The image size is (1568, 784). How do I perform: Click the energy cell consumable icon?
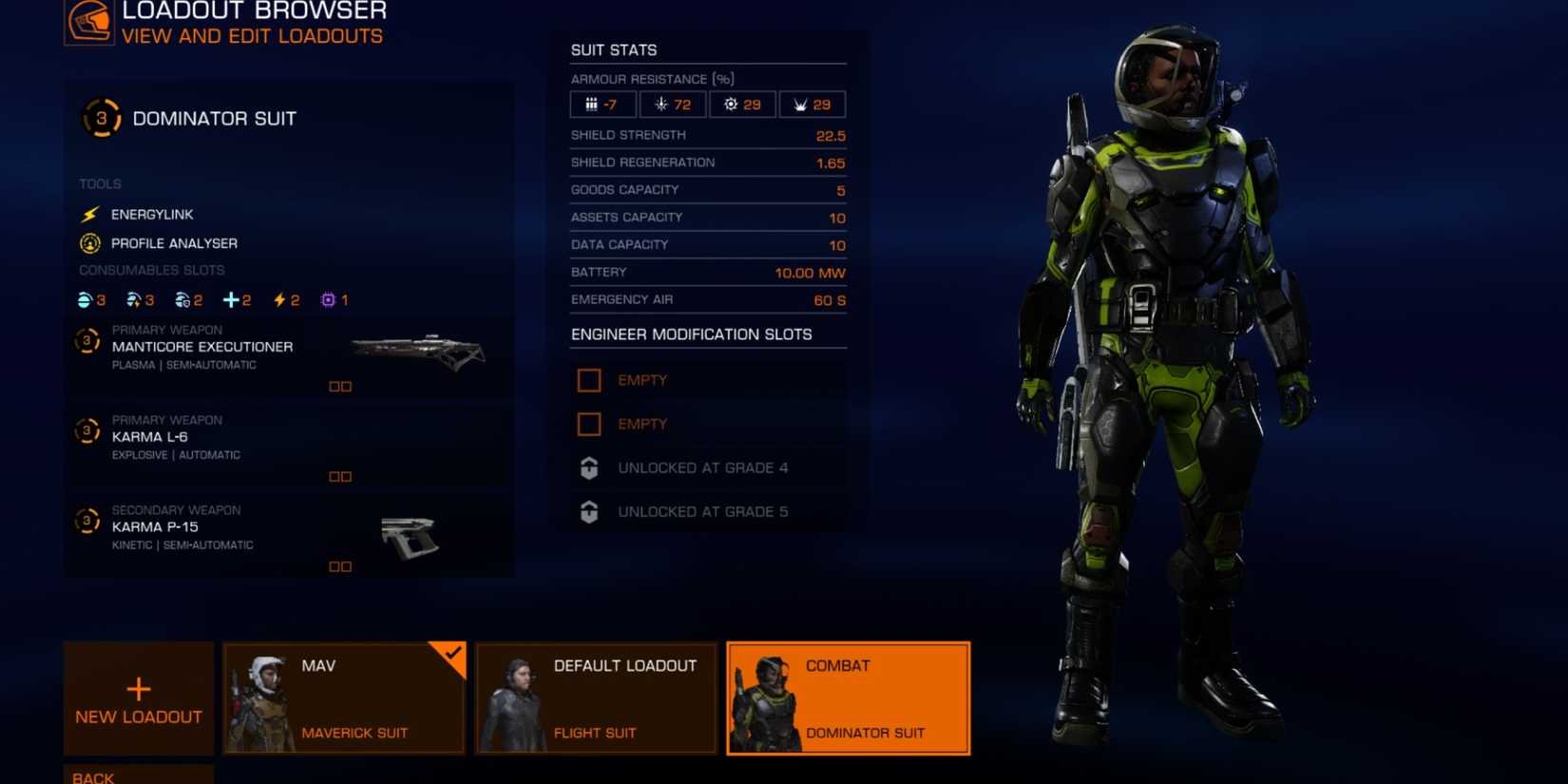277,299
